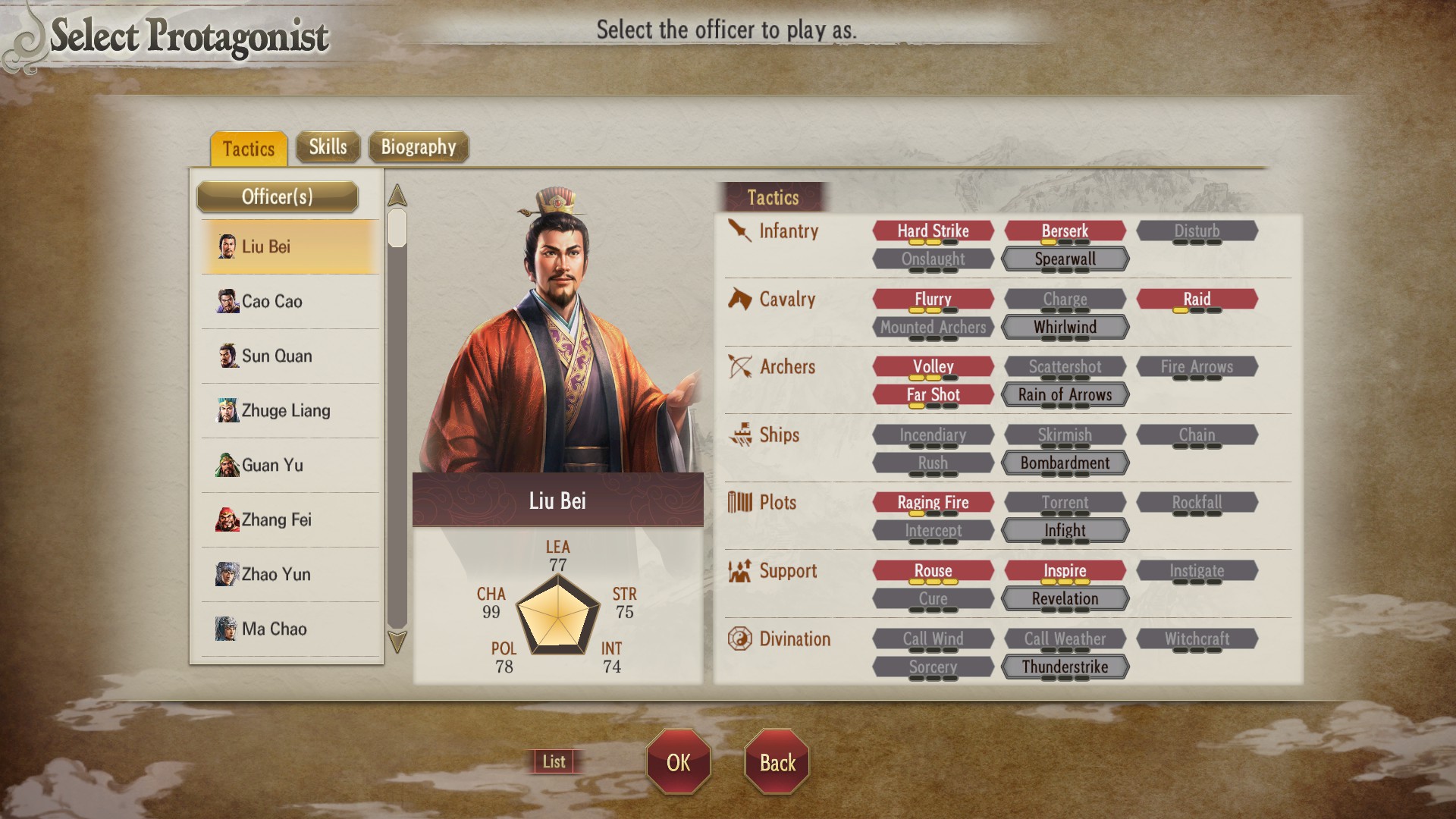The width and height of the screenshot is (1456, 819).
Task: Go back with the Back button
Action: [x=777, y=762]
